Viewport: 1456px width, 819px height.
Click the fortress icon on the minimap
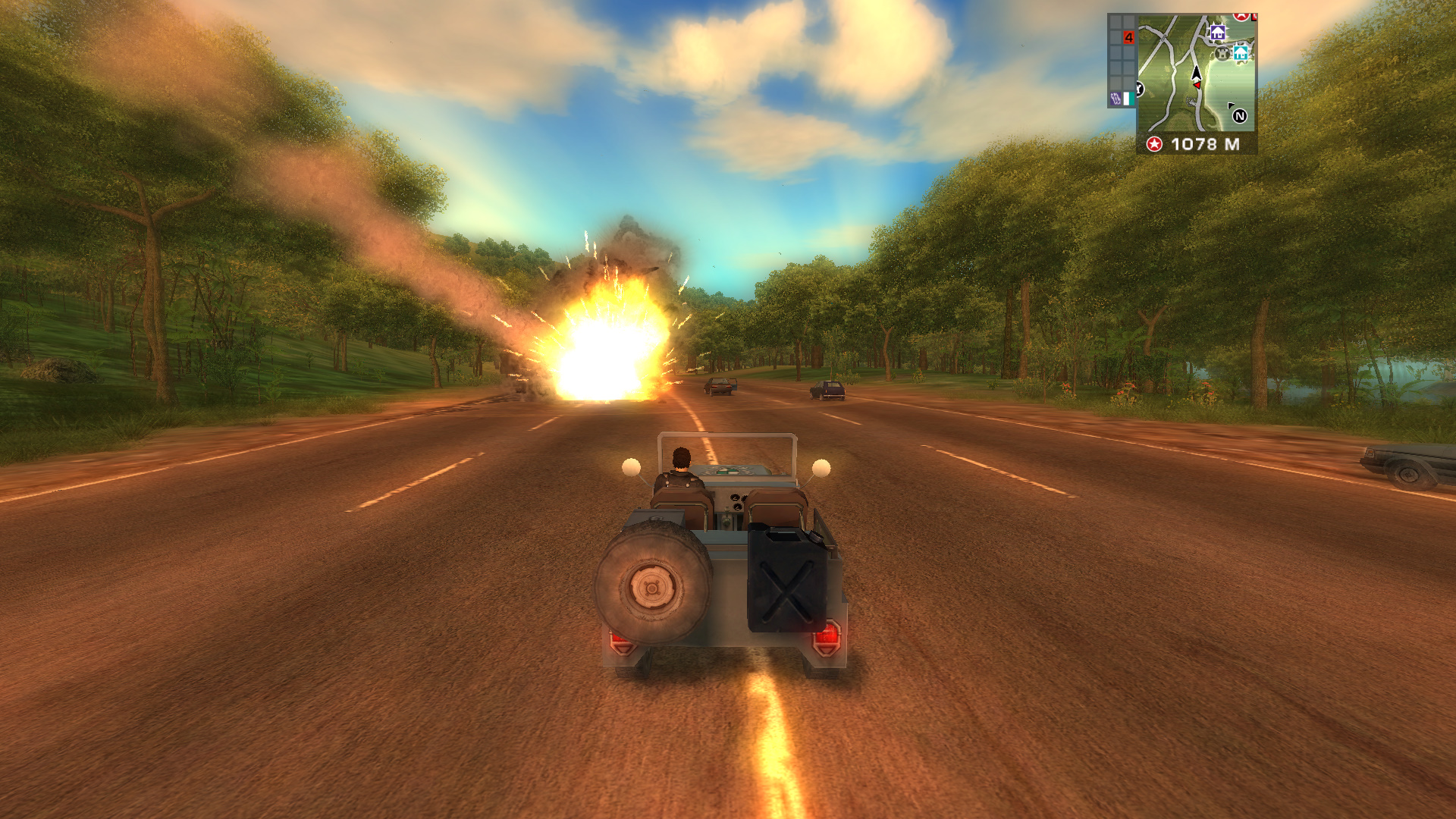(1222, 55)
